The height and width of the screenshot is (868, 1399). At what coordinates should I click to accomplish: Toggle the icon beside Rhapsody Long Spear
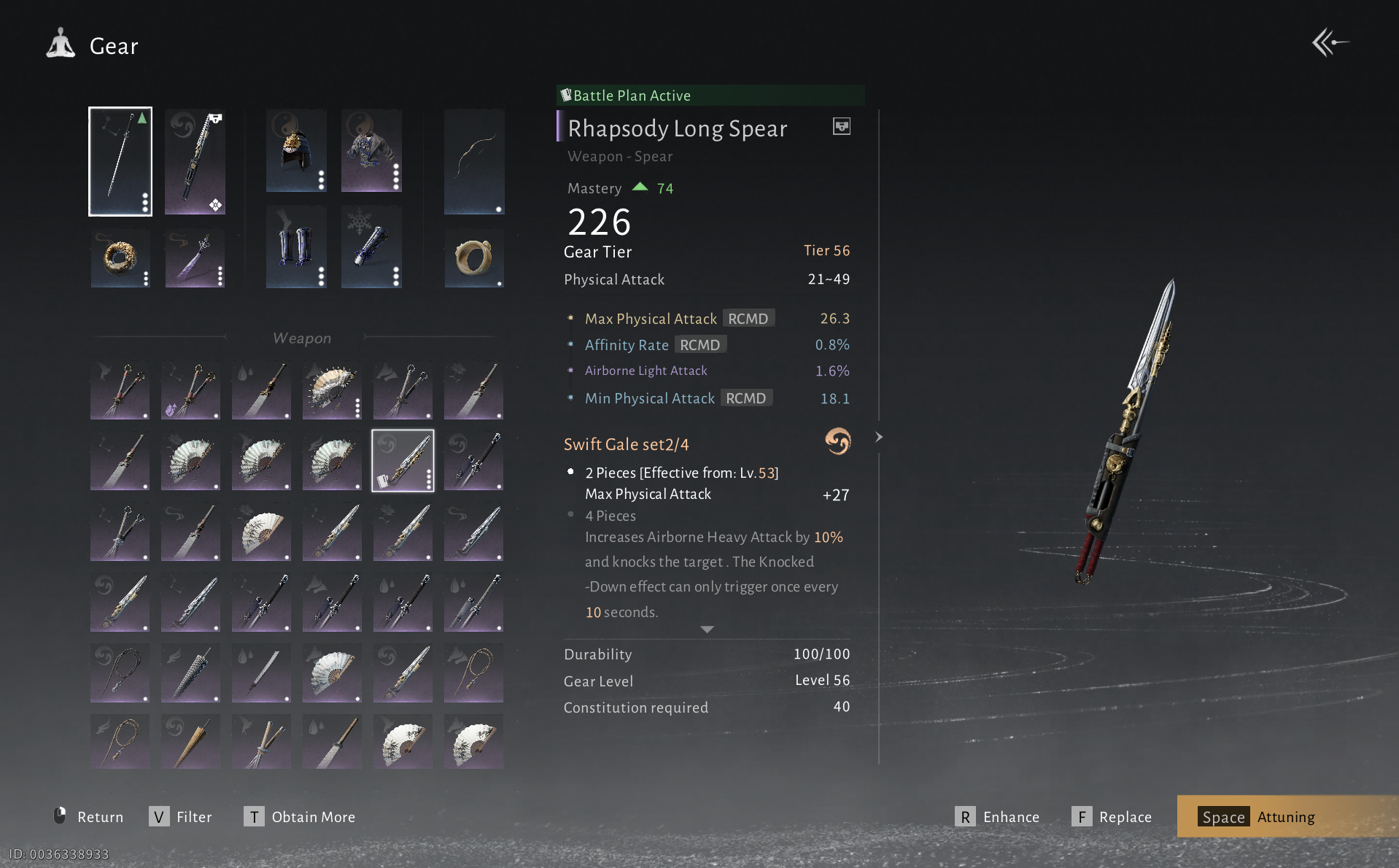coord(842,127)
